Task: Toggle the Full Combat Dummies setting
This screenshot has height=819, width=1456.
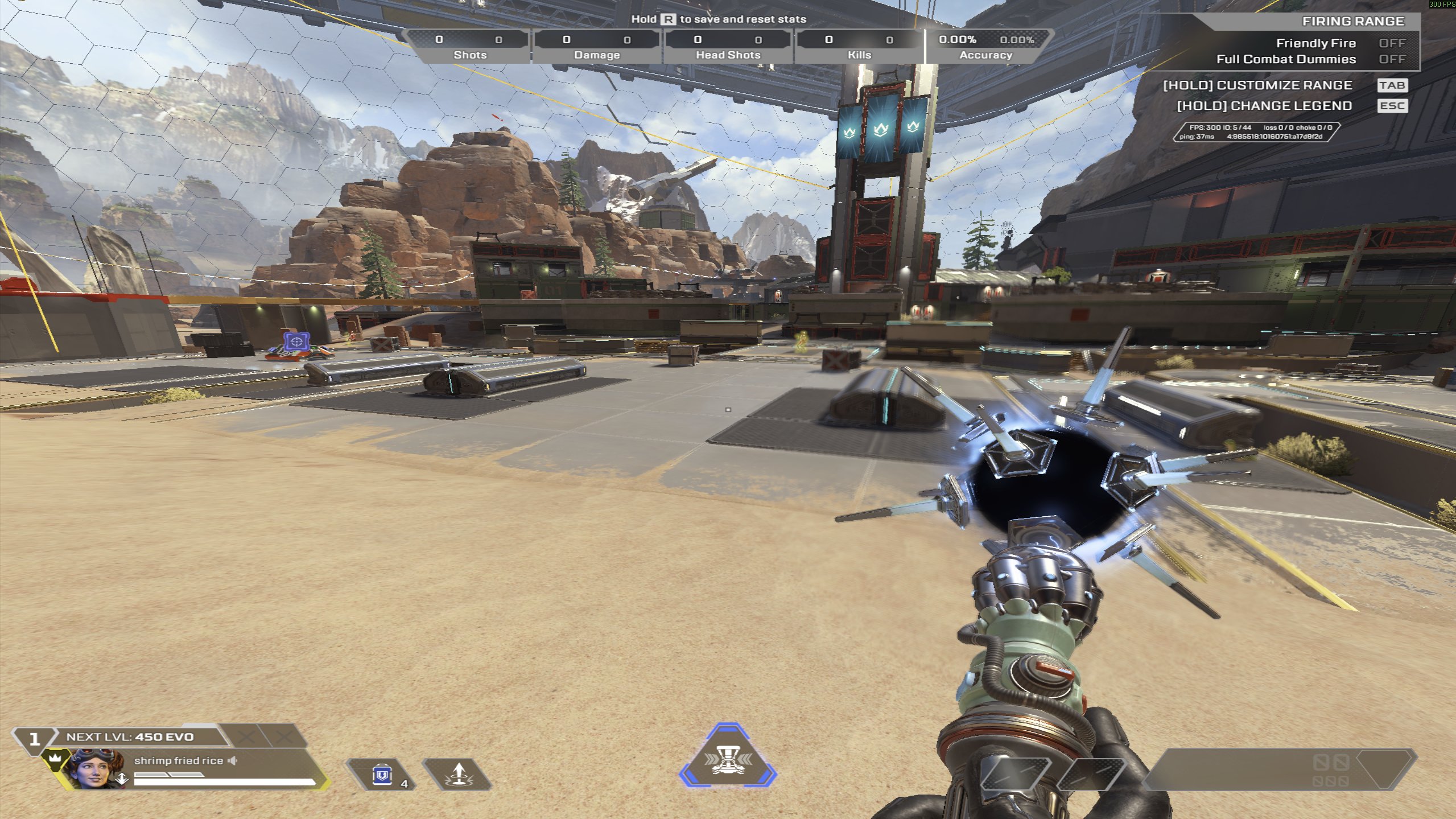Action: [x=1391, y=59]
